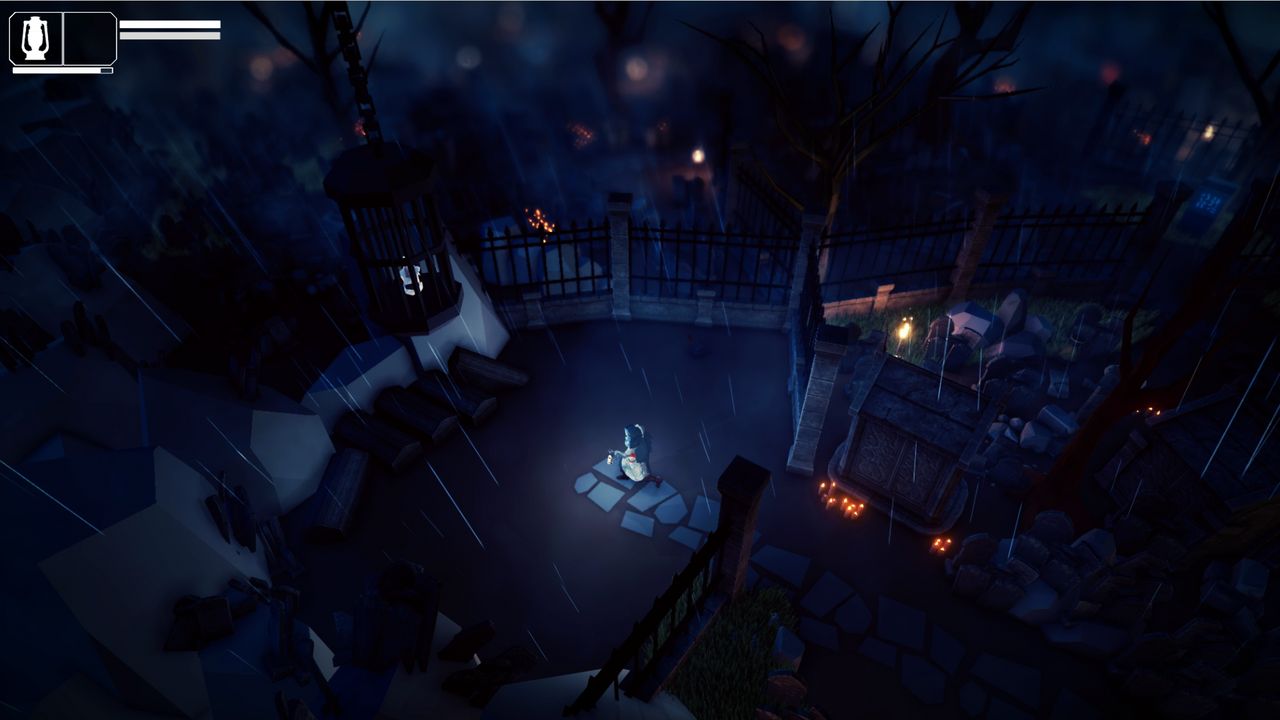The image size is (1280, 720).
Task: Click the white health bar
Action: point(170,23)
